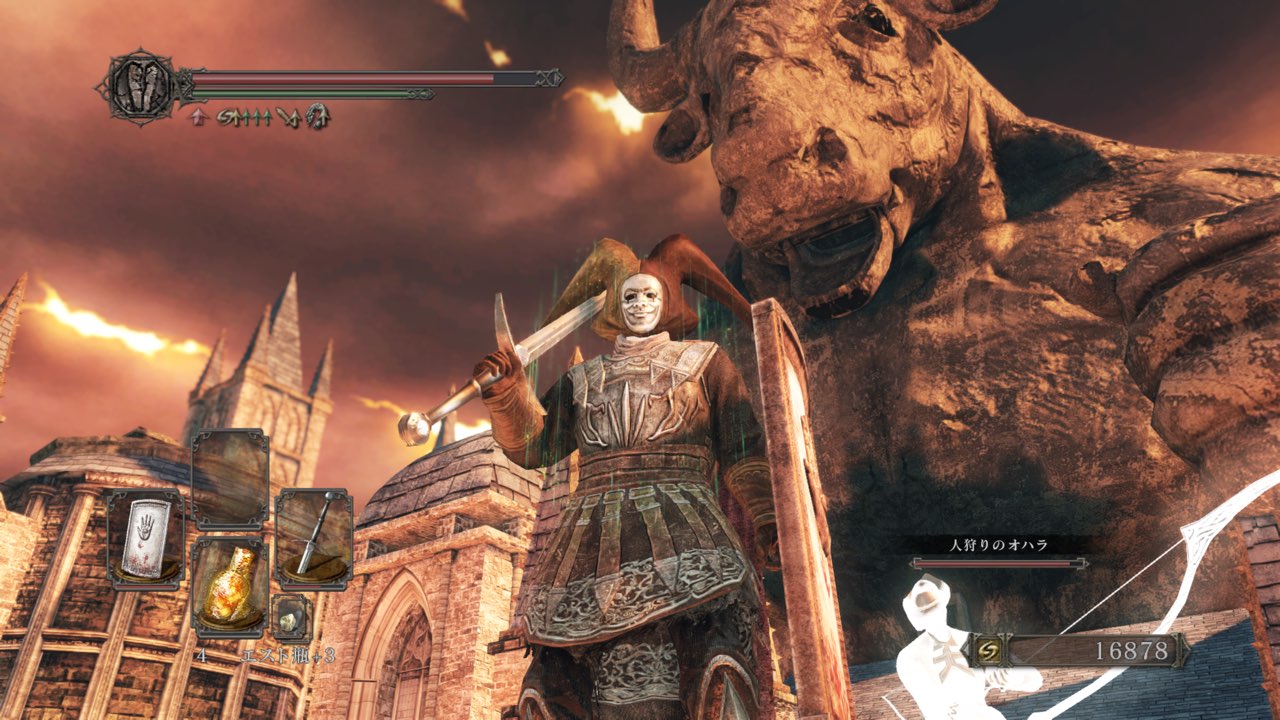Select the Estus Flask item slot
The width and height of the screenshot is (1280, 720).
click(x=229, y=586)
